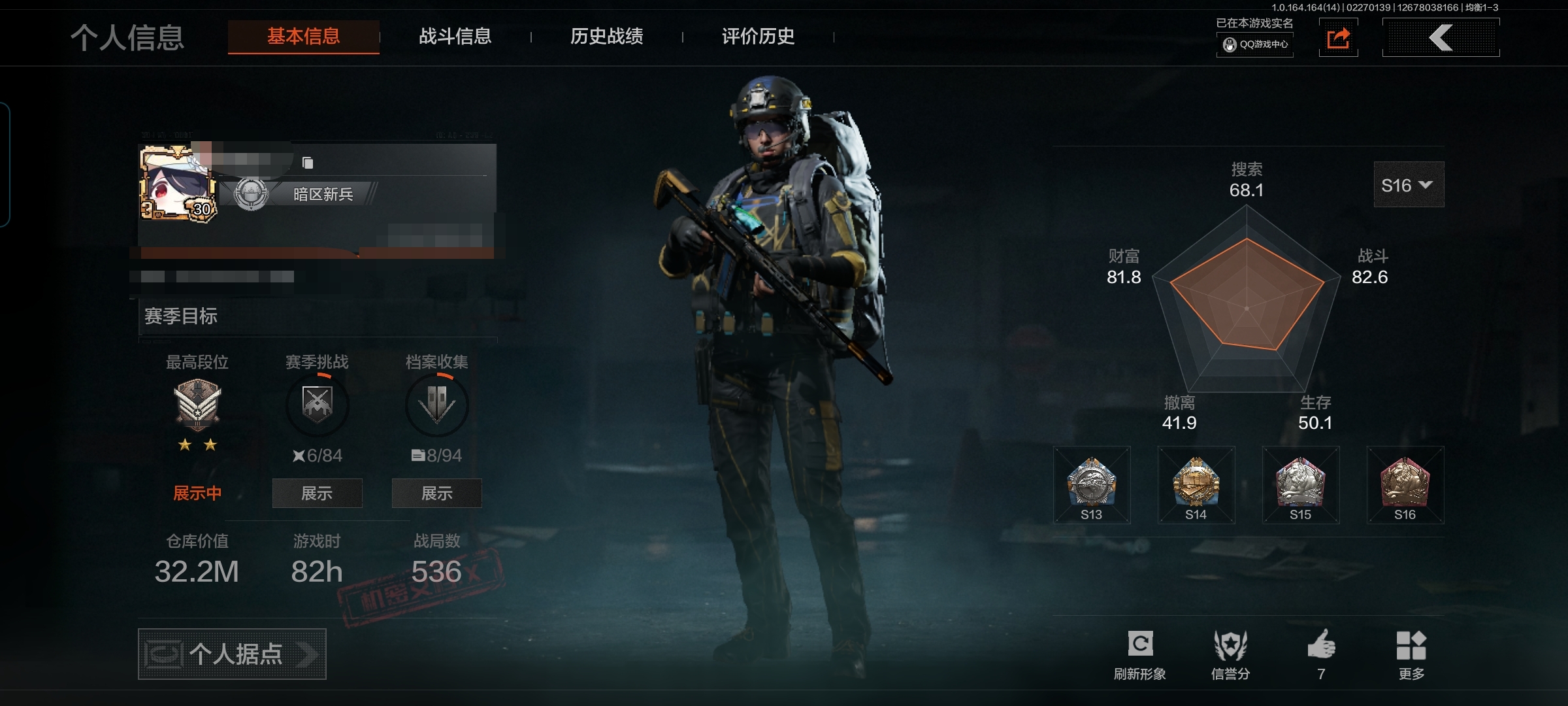Go back using the arrow button

(1441, 38)
